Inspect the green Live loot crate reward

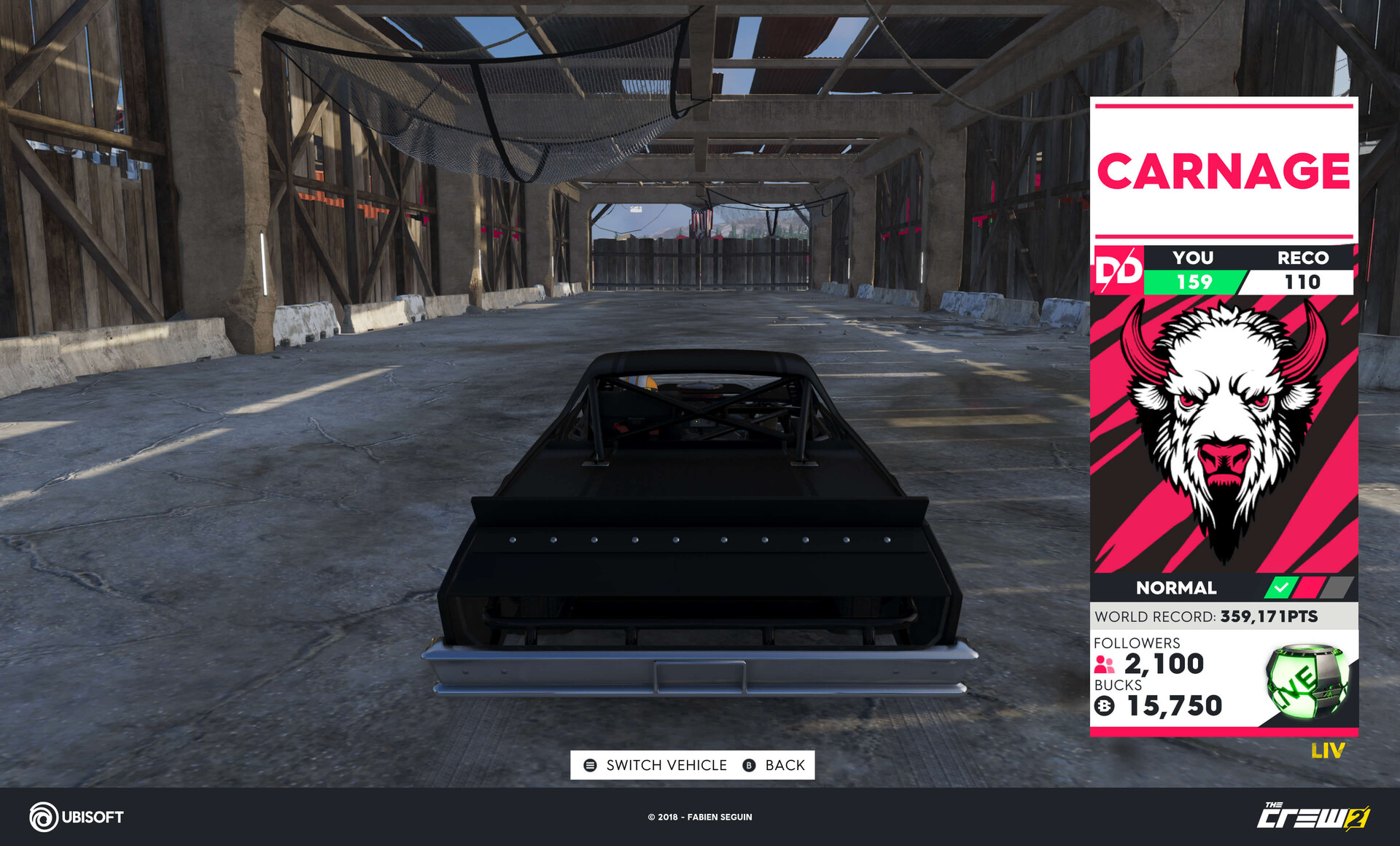(x=1307, y=681)
